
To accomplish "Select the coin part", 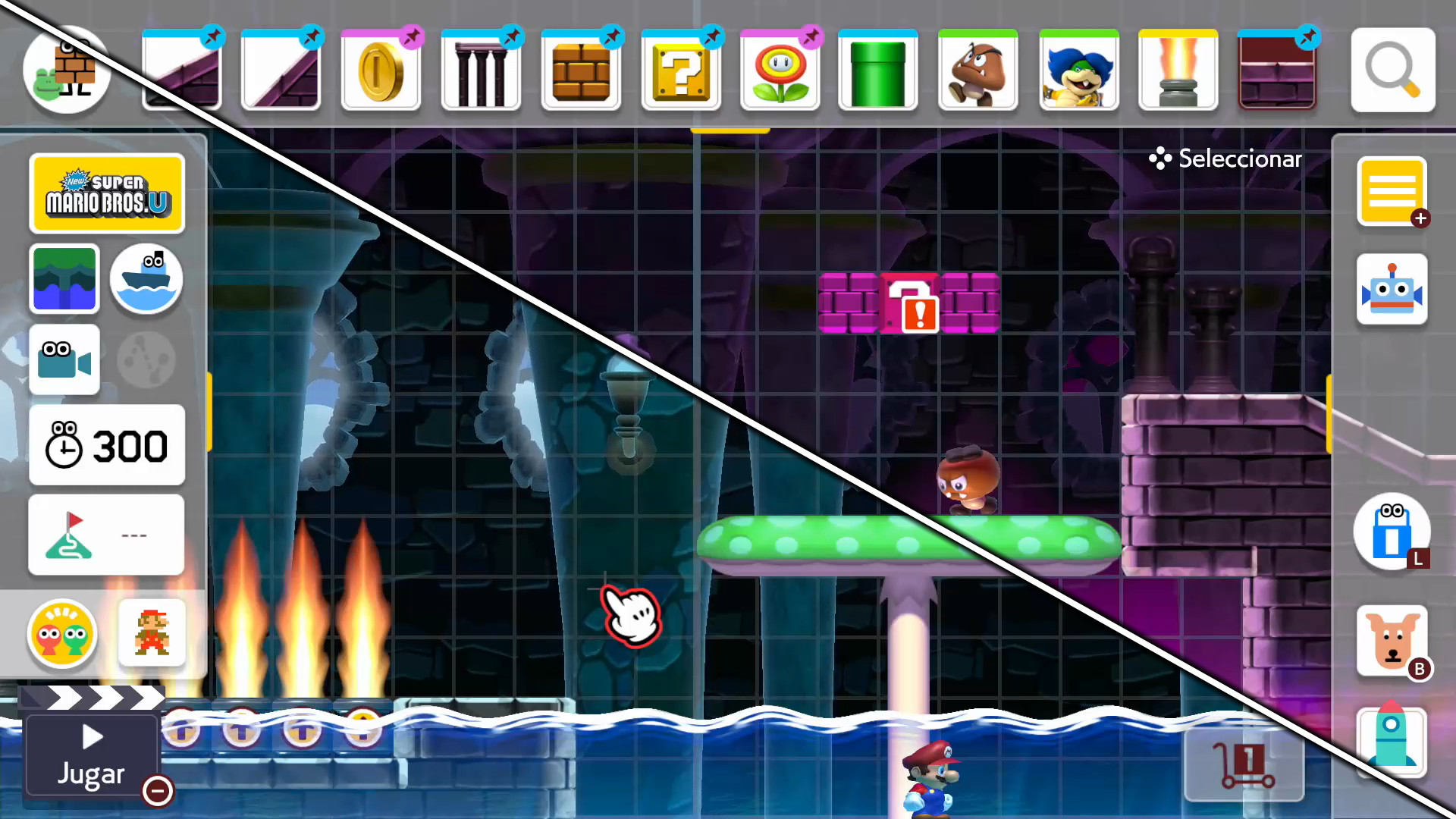I will (x=381, y=69).
